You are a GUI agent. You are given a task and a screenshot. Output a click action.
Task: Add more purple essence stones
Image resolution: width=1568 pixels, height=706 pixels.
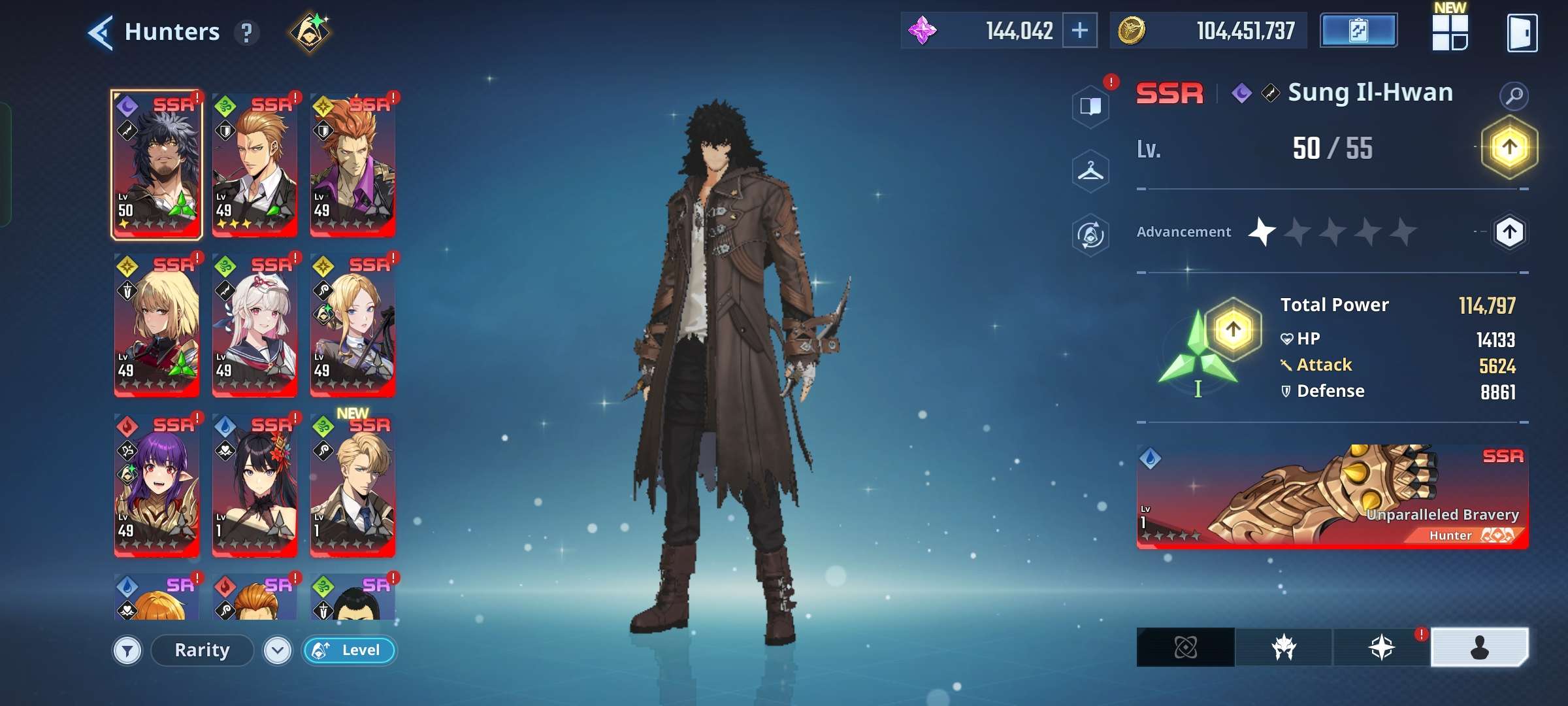(1079, 31)
